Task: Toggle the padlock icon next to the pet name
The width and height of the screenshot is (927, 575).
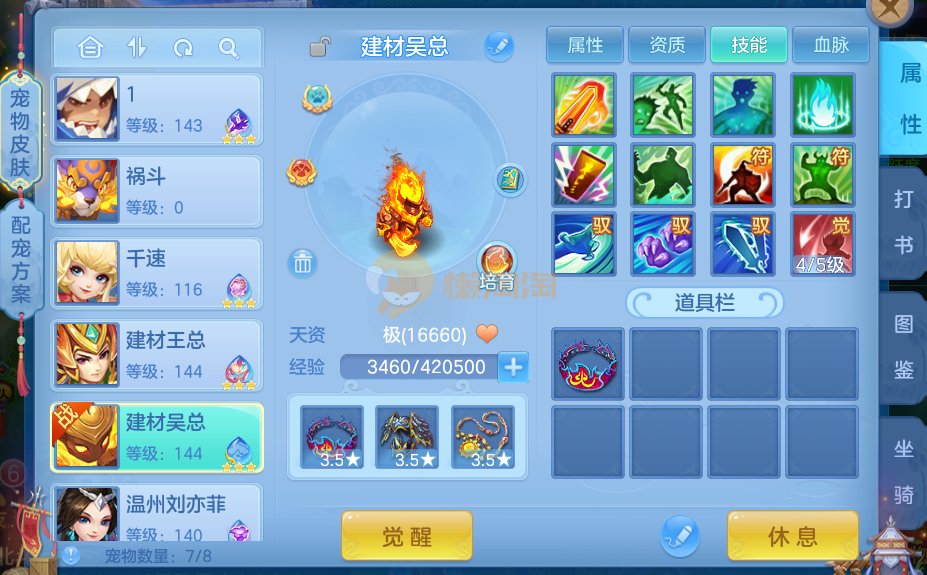Action: click(x=320, y=46)
